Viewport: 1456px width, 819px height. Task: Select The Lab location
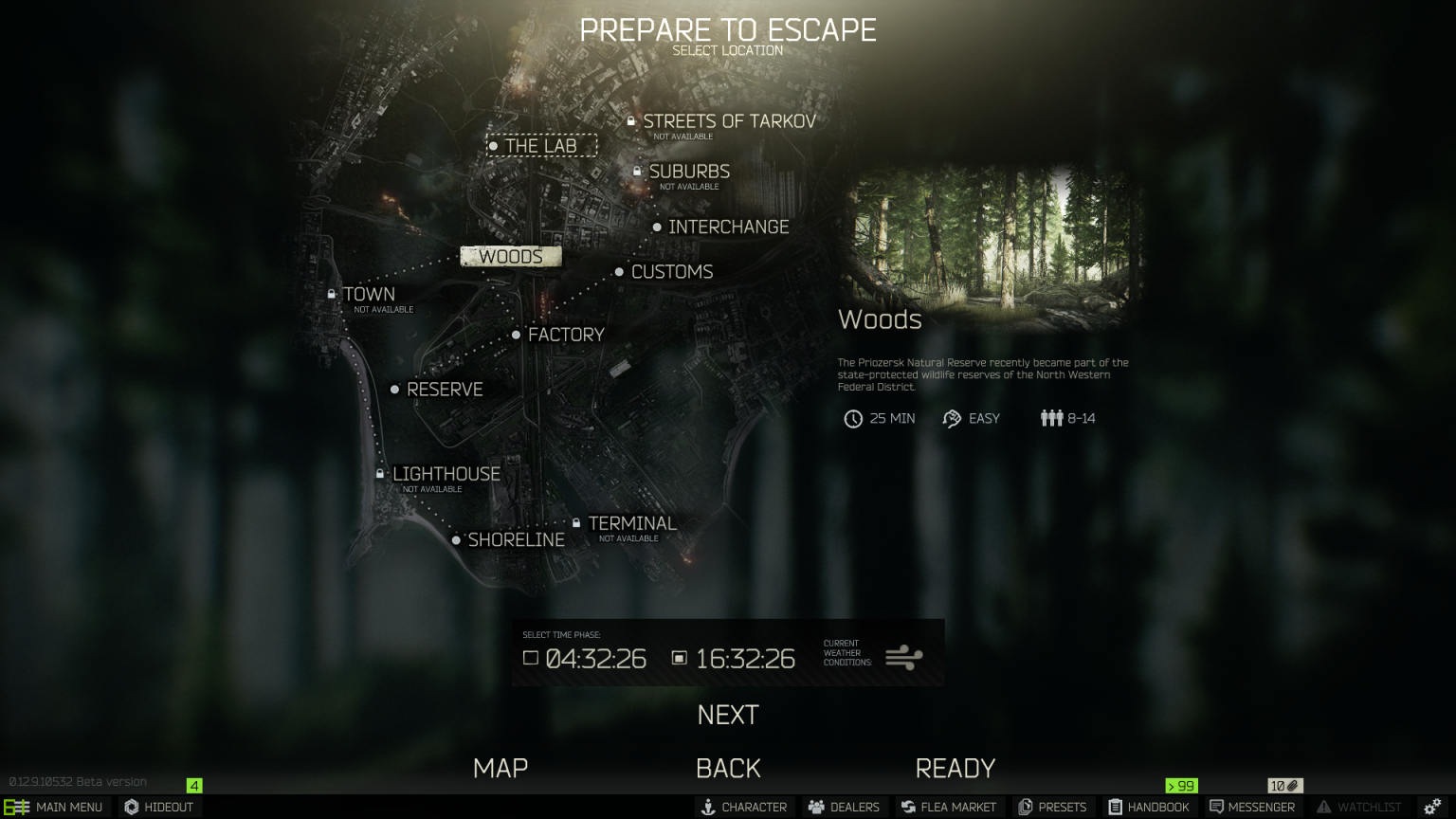tap(541, 145)
